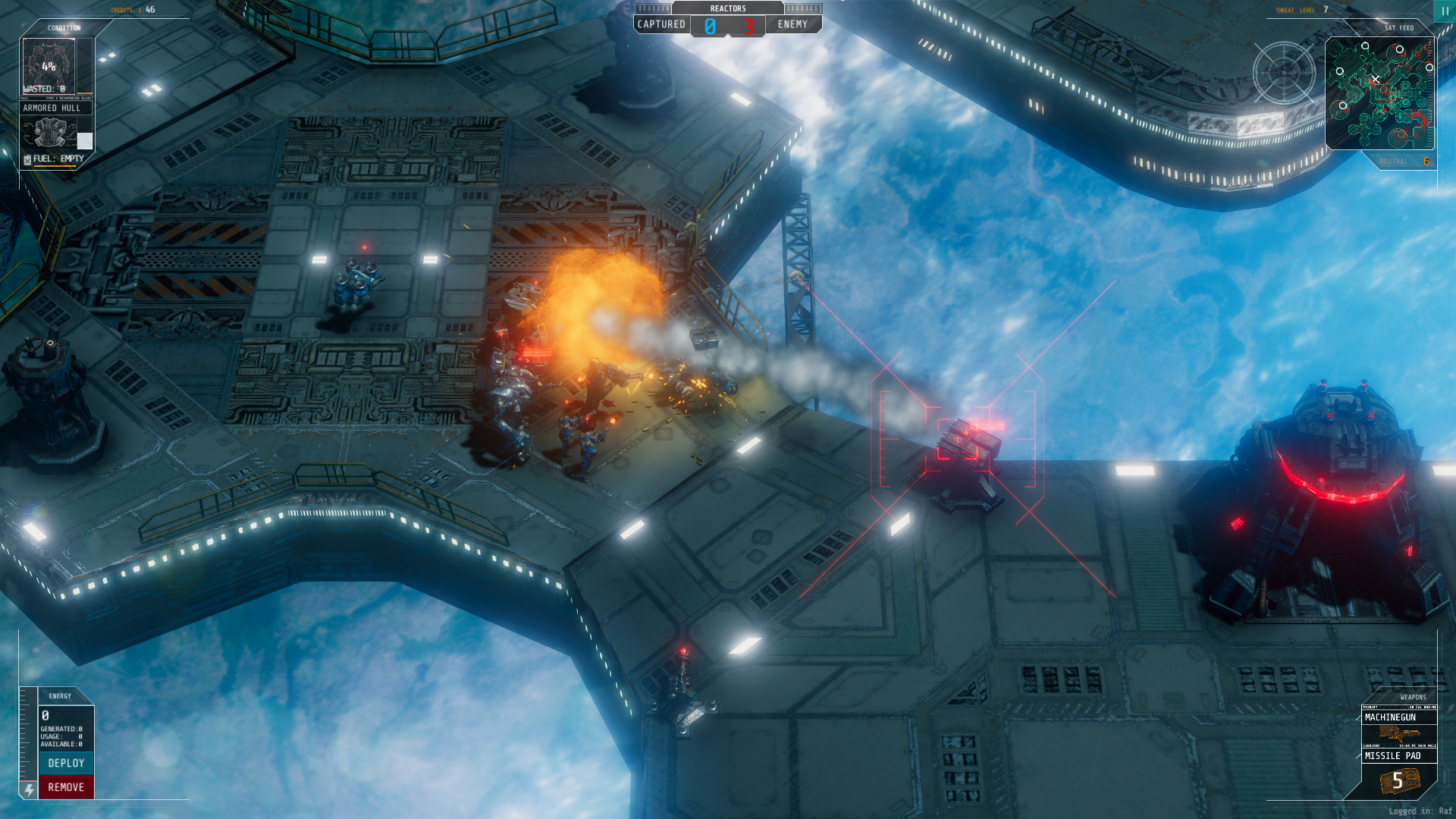This screenshot has width=1456, height=819.
Task: Click the pause icon at the top right
Action: coord(1445,11)
